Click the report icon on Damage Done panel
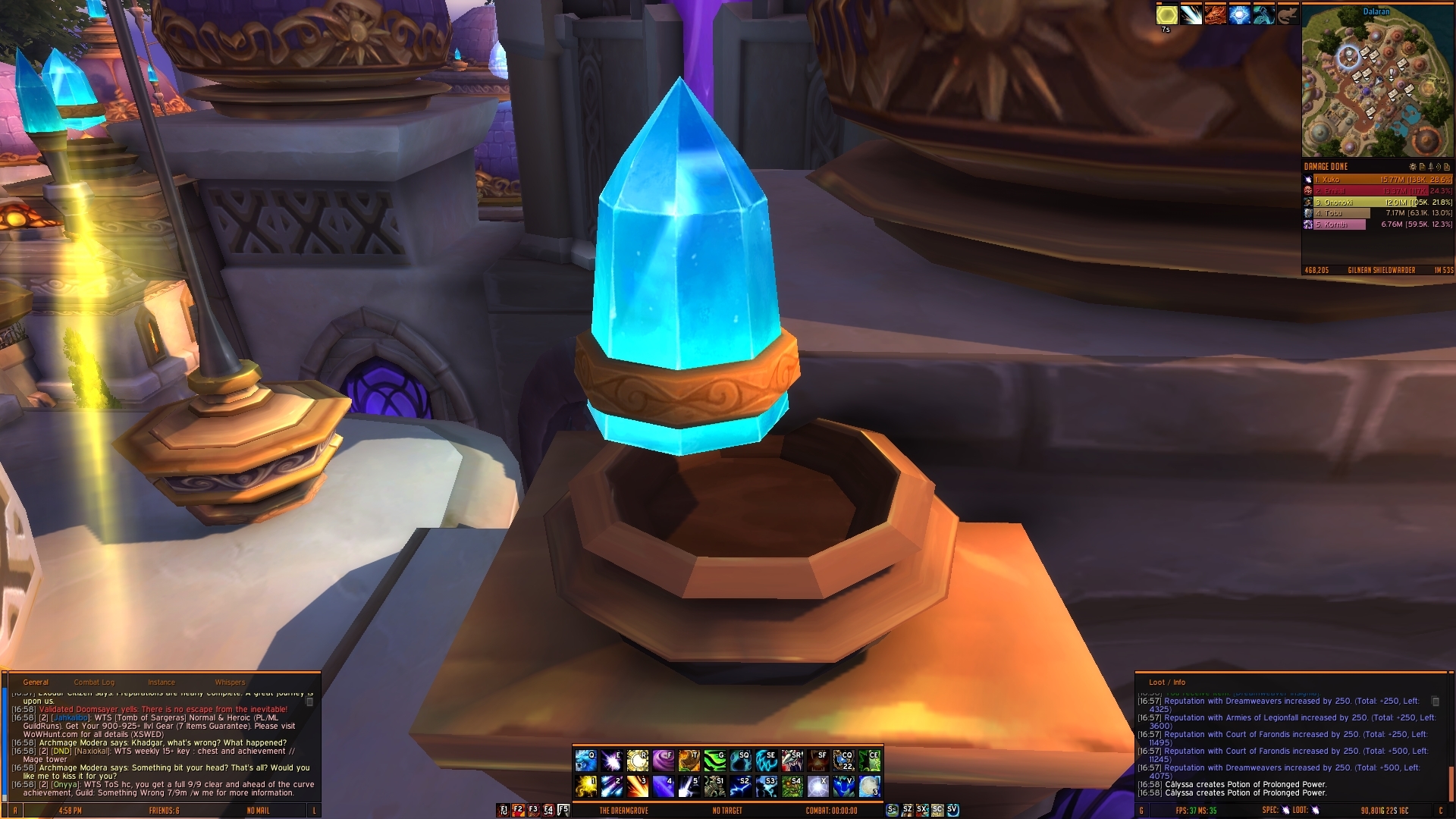The image size is (1456, 819). click(1423, 167)
